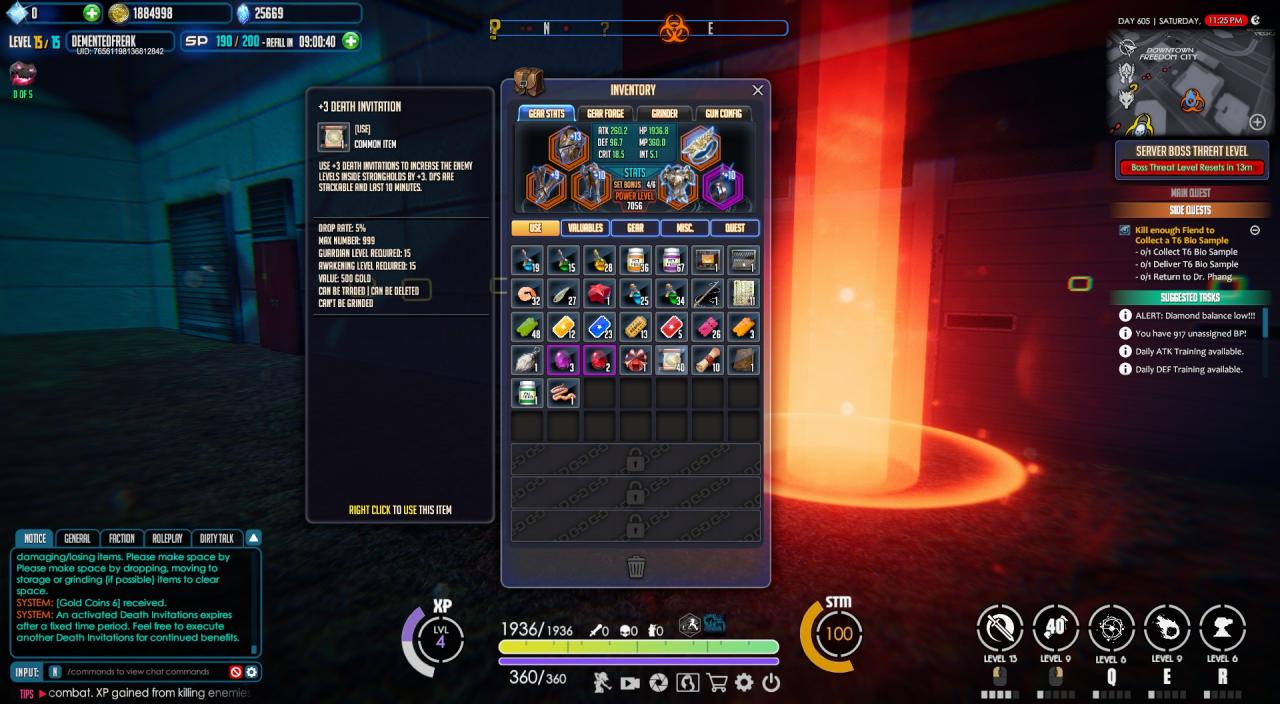This screenshot has height=704, width=1280.
Task: Switch to the Misc. item category
Action: click(685, 228)
